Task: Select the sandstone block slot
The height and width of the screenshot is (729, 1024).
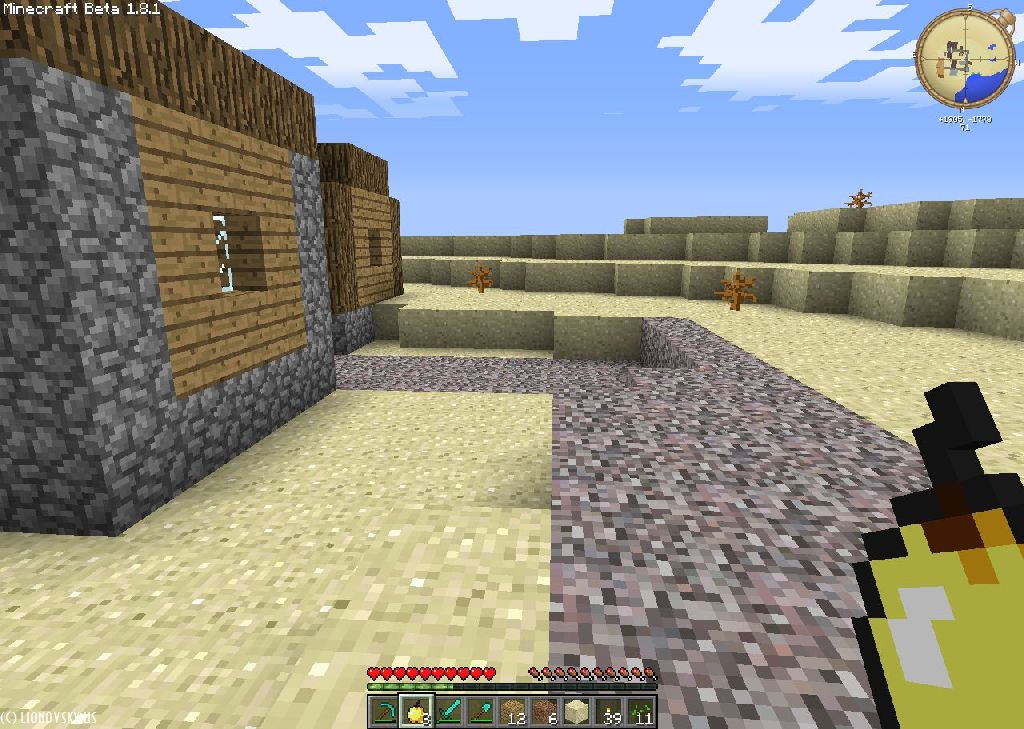Action: tap(576, 712)
